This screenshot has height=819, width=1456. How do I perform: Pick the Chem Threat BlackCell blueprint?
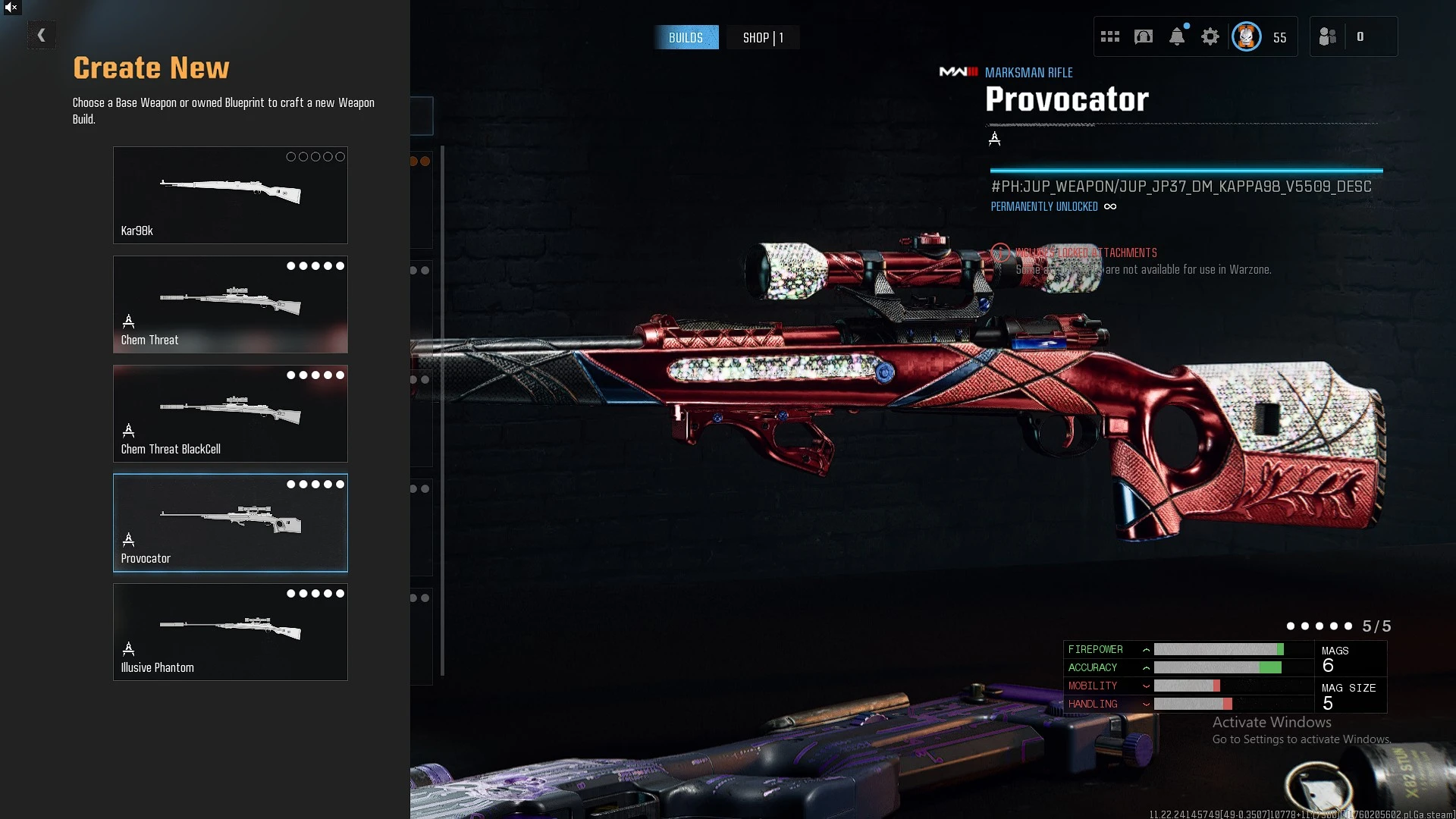230,413
